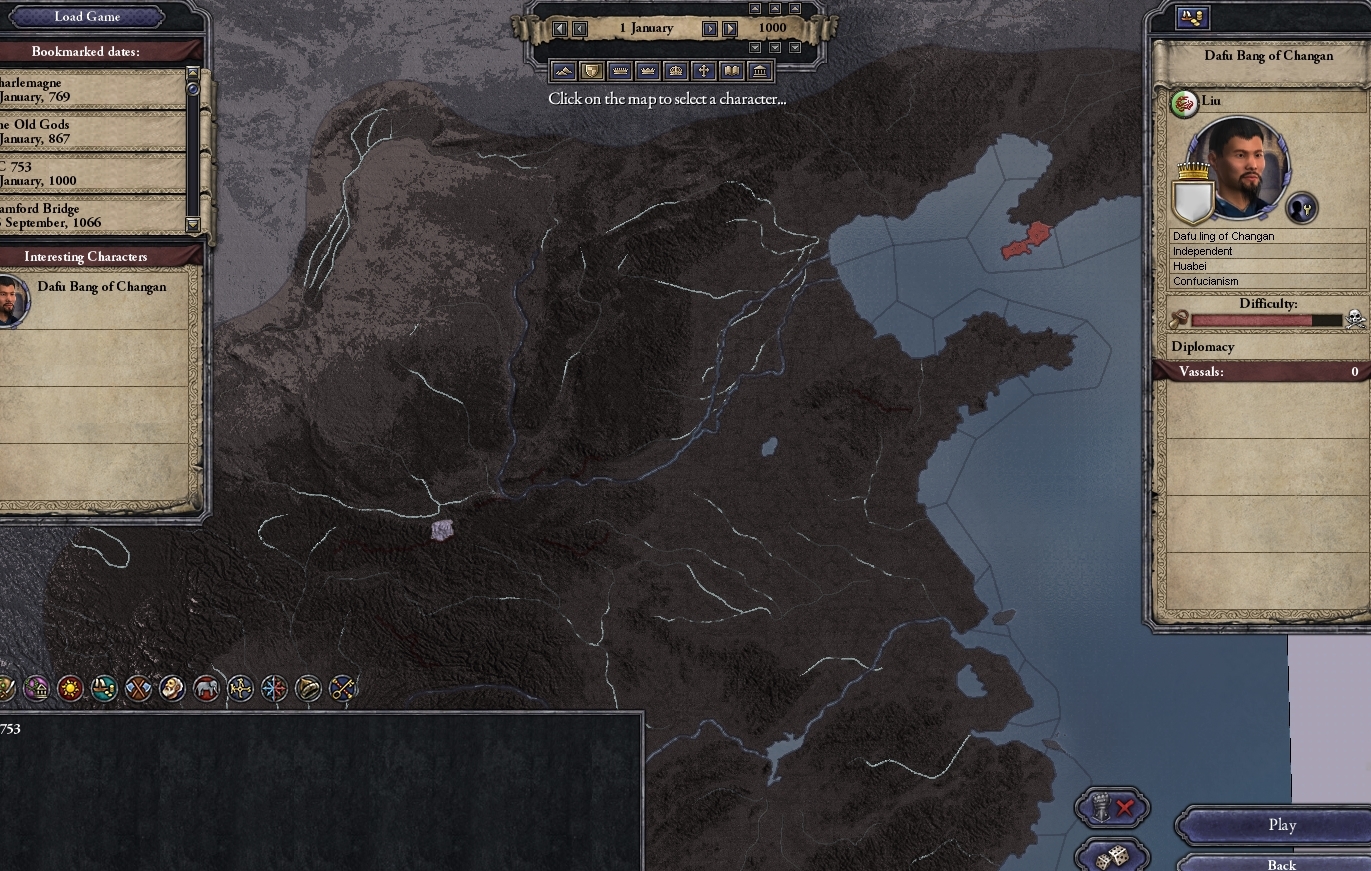The width and height of the screenshot is (1371, 871).
Task: Click the right arrow to advance the month
Action: pyautogui.click(x=709, y=28)
